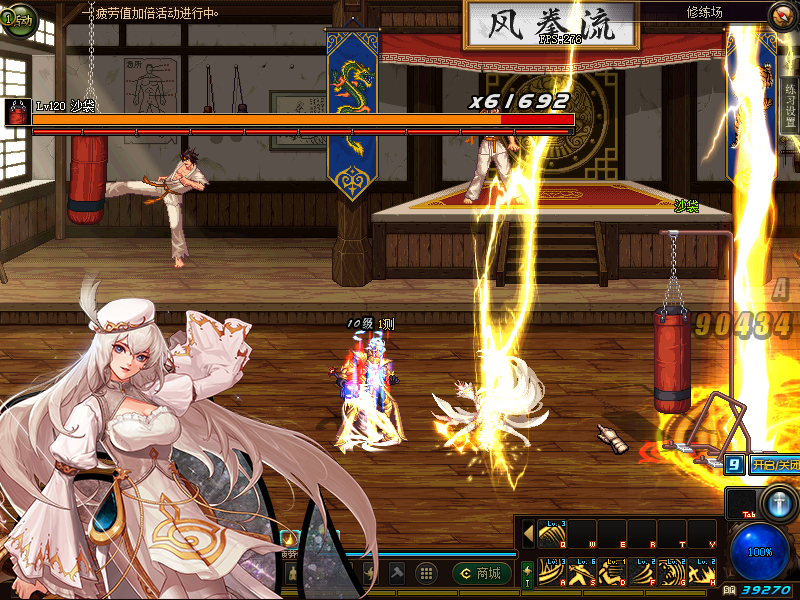Click the 开启/关闭 toggle button
This screenshot has height=600, width=800.
[774, 465]
